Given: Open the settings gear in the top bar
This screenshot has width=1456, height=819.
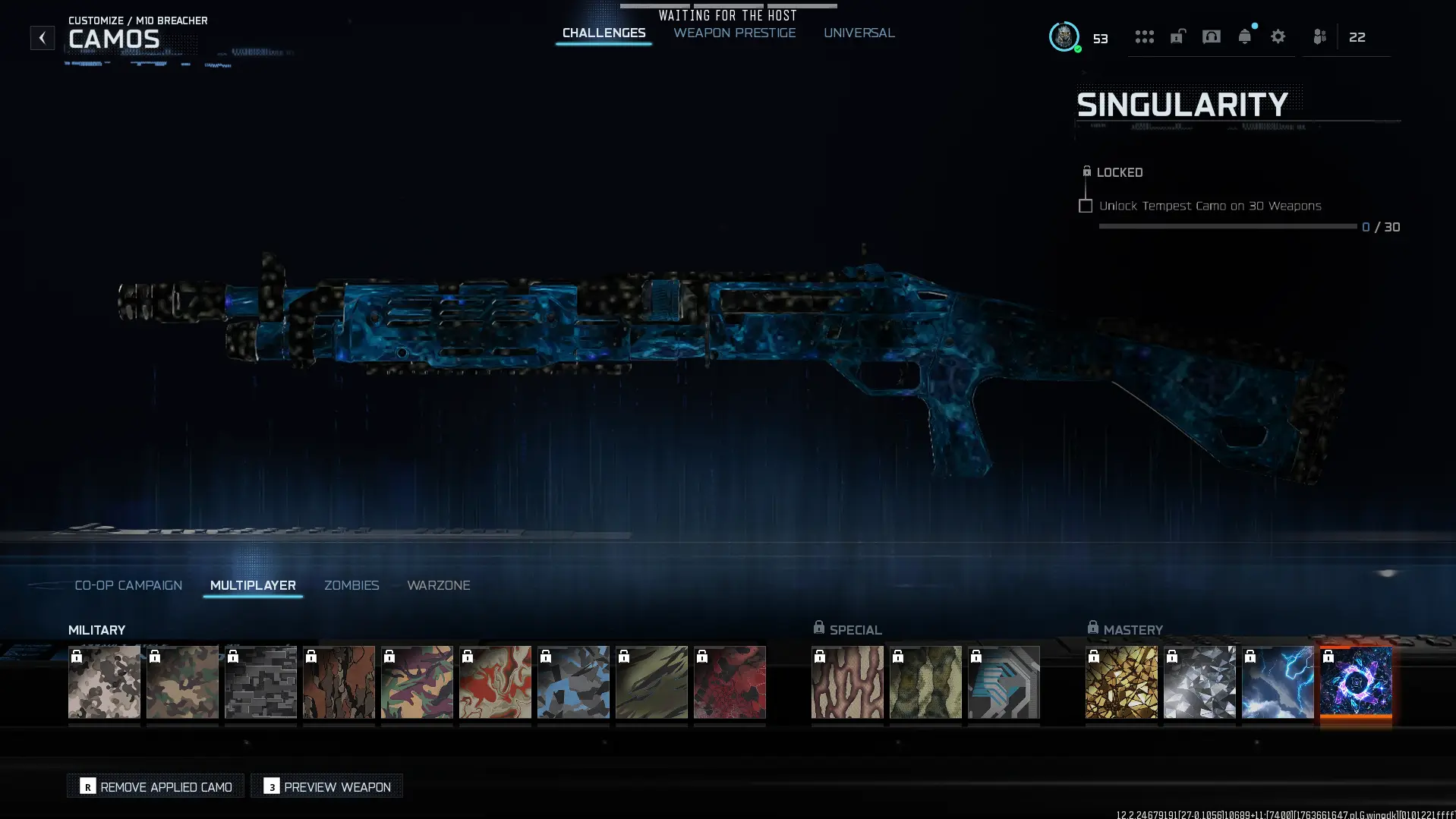Looking at the screenshot, I should pyautogui.click(x=1278, y=36).
